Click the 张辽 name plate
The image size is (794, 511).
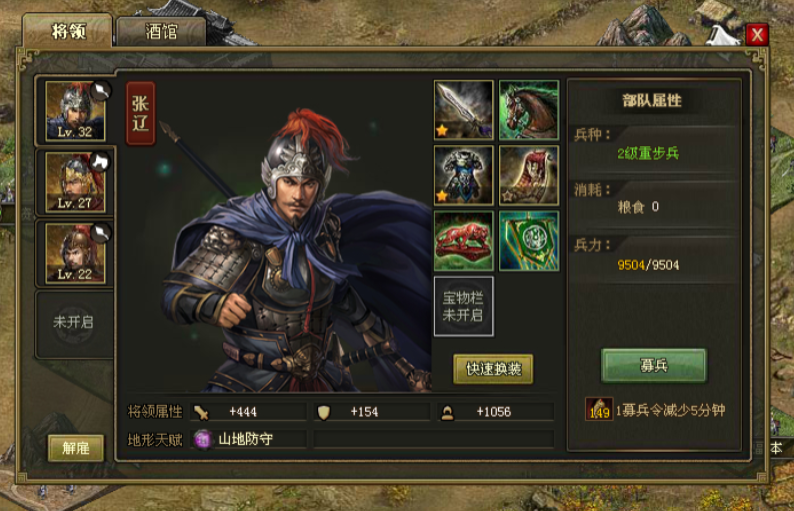(141, 113)
